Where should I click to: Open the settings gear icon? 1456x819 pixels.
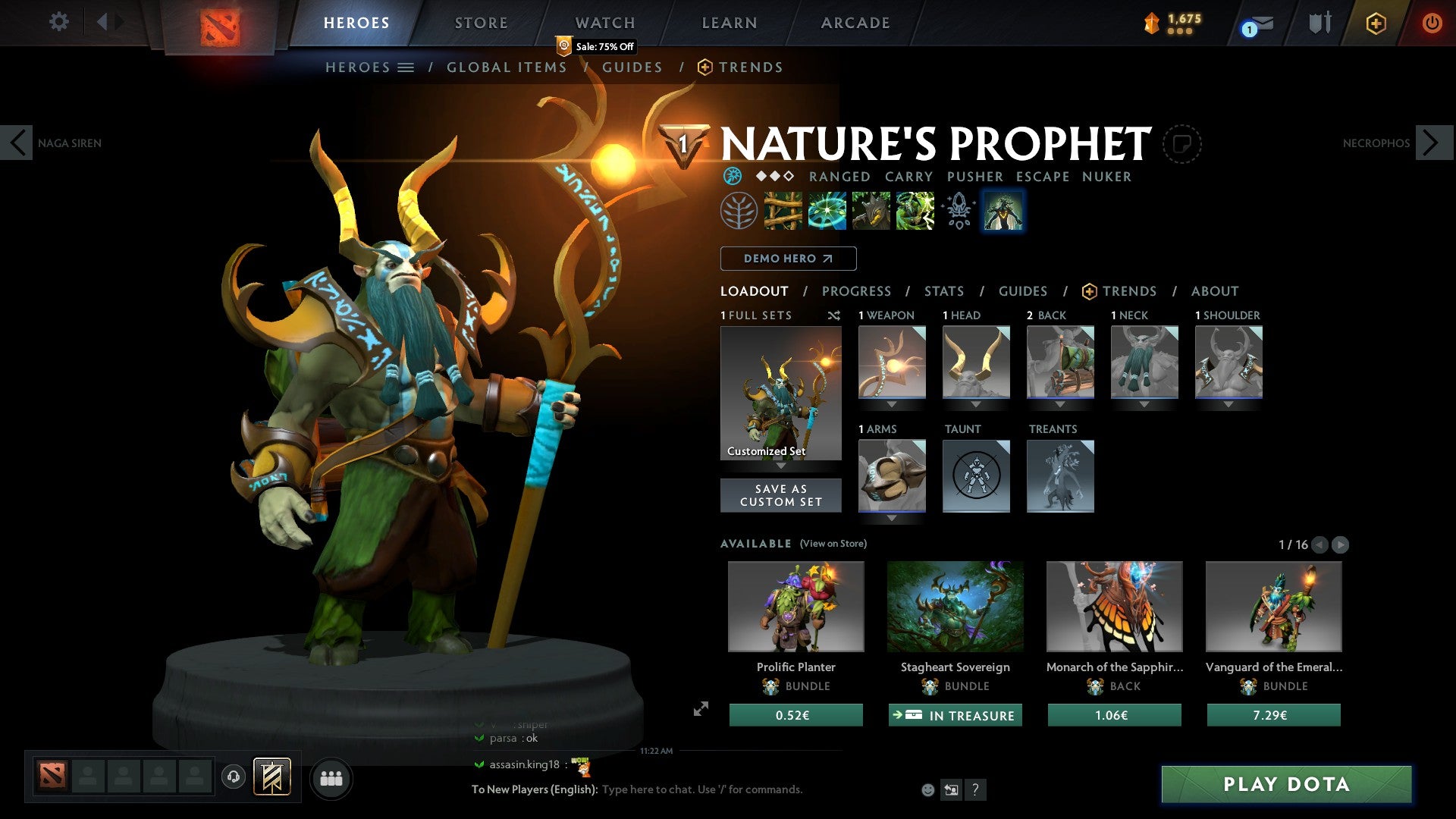pyautogui.click(x=58, y=22)
